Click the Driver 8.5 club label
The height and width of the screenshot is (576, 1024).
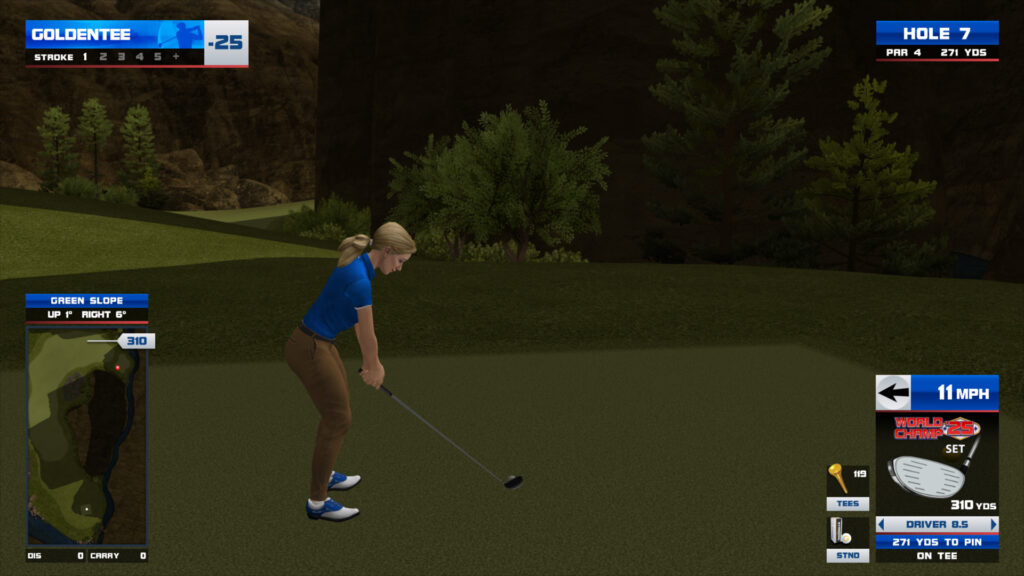[937, 524]
